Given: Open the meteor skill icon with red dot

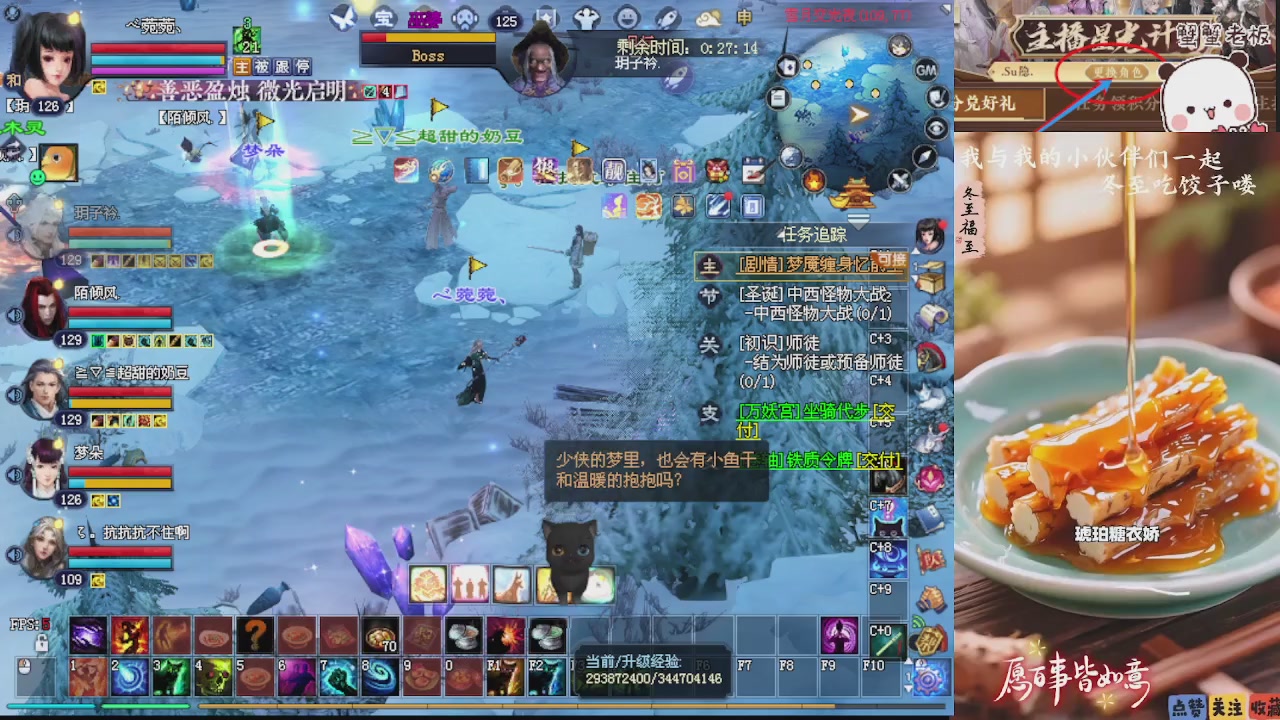Looking at the screenshot, I should [x=717, y=205].
